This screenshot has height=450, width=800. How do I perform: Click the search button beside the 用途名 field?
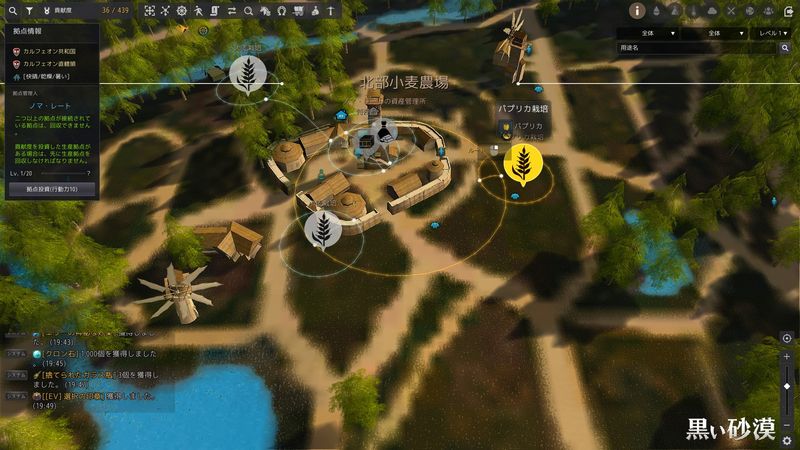pyautogui.click(x=785, y=47)
